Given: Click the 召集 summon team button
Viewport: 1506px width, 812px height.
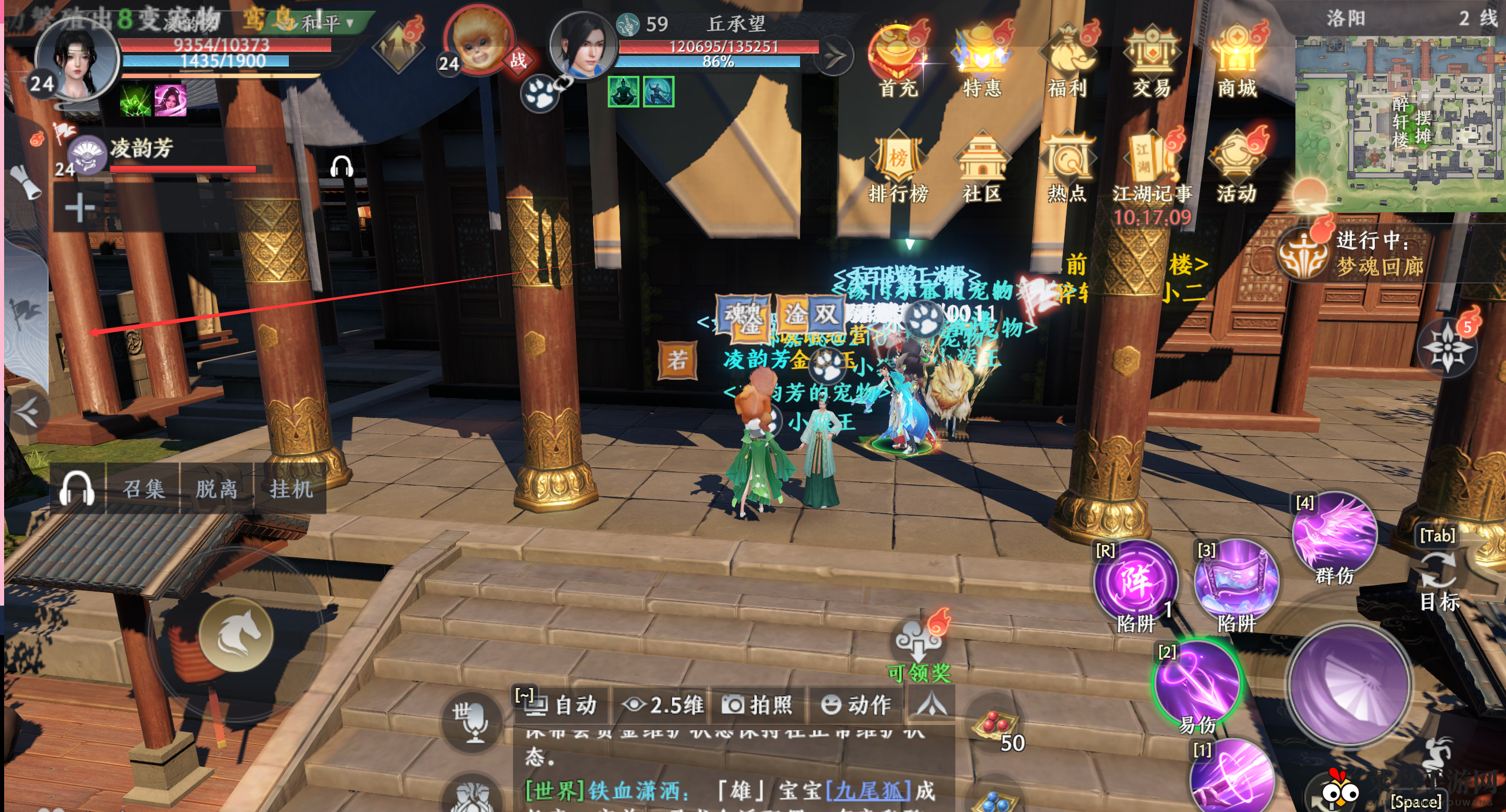Looking at the screenshot, I should point(144,489).
